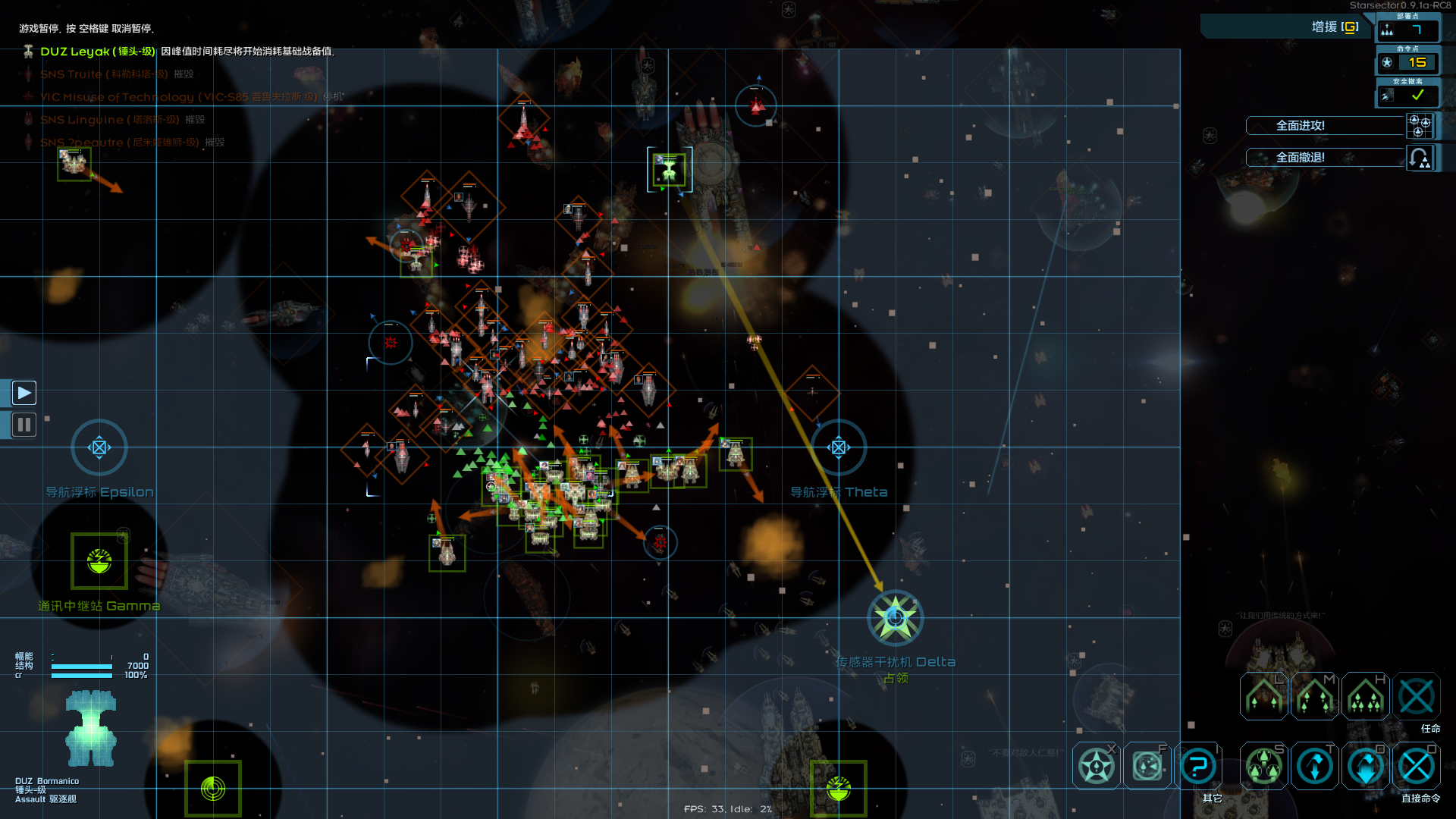The height and width of the screenshot is (819, 1456).
Task: Select the Strike (S) direct order icon
Action: (x=1263, y=766)
